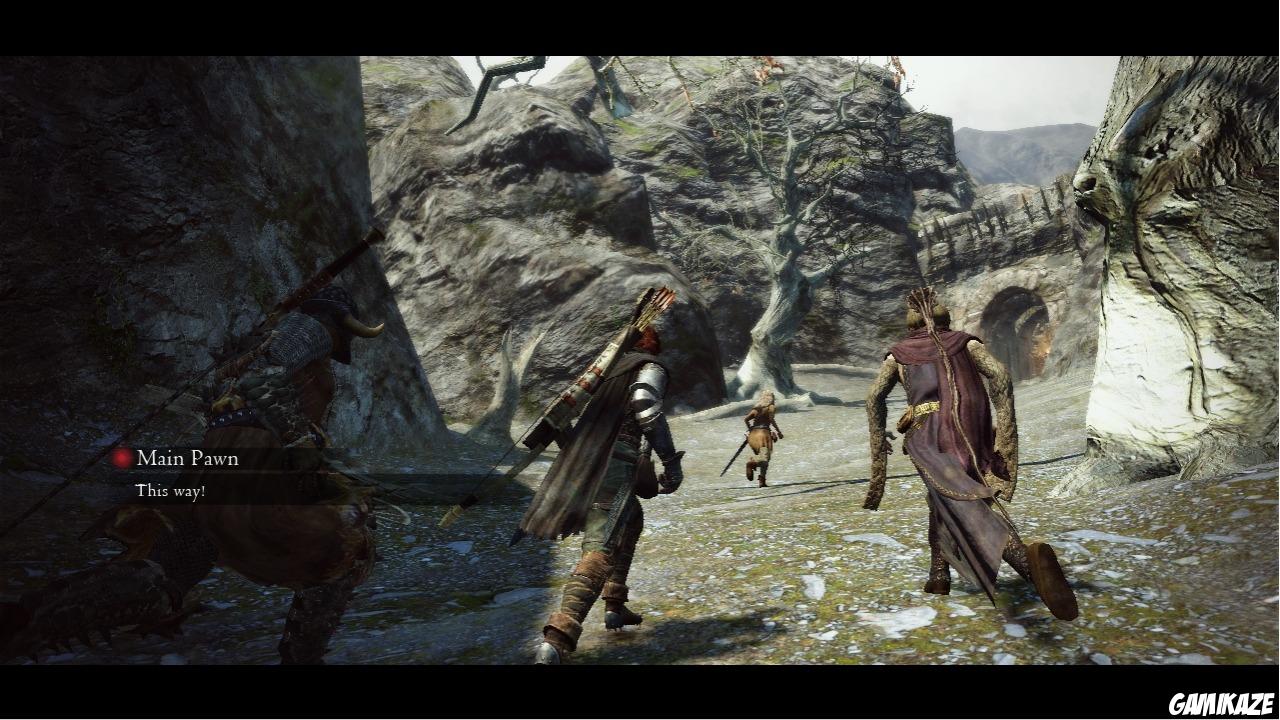The width and height of the screenshot is (1280, 720).
Task: Click the red speaker indicator dot
Action: (x=121, y=458)
